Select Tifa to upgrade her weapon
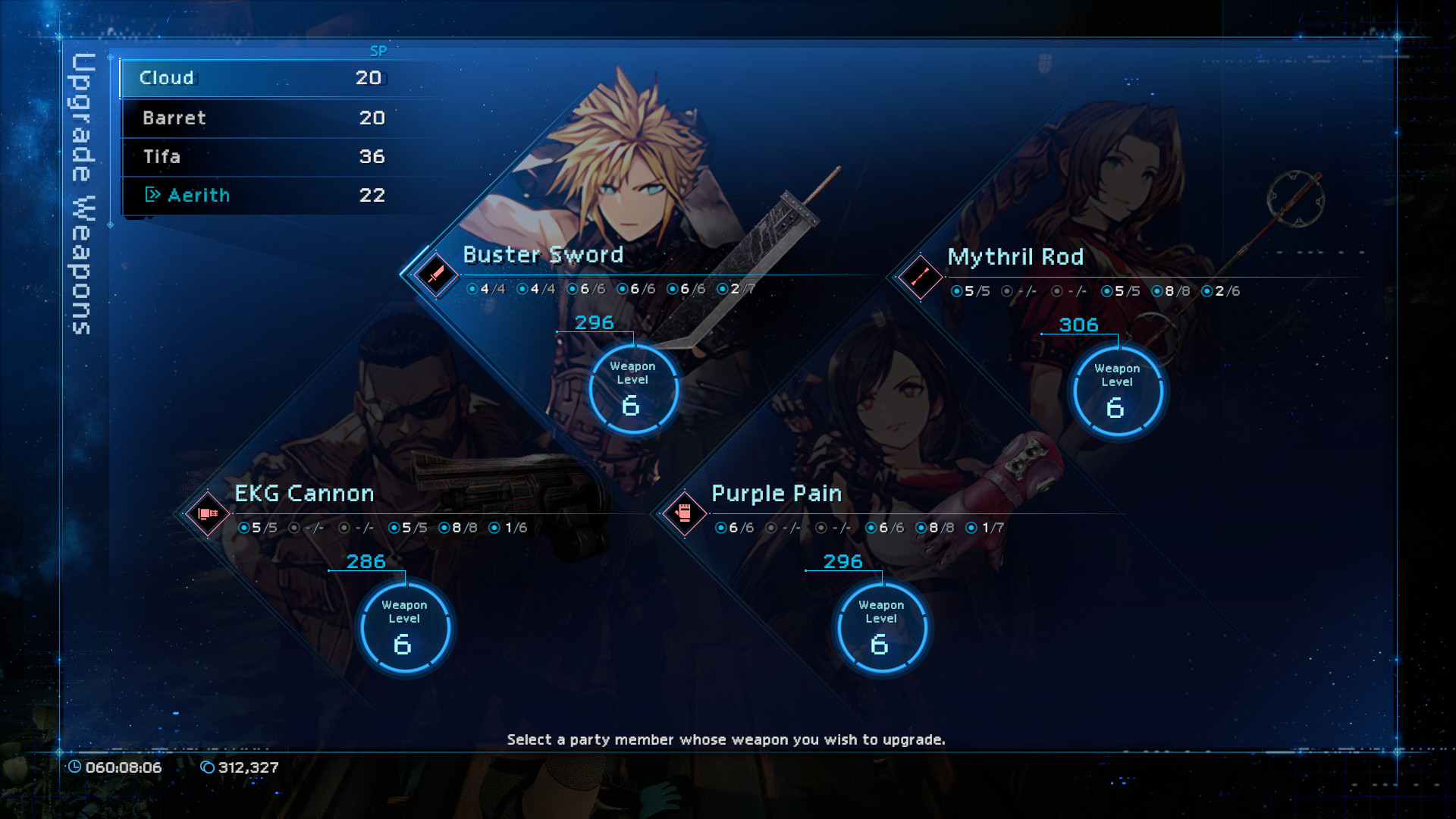The height and width of the screenshot is (819, 1456). coord(227,157)
